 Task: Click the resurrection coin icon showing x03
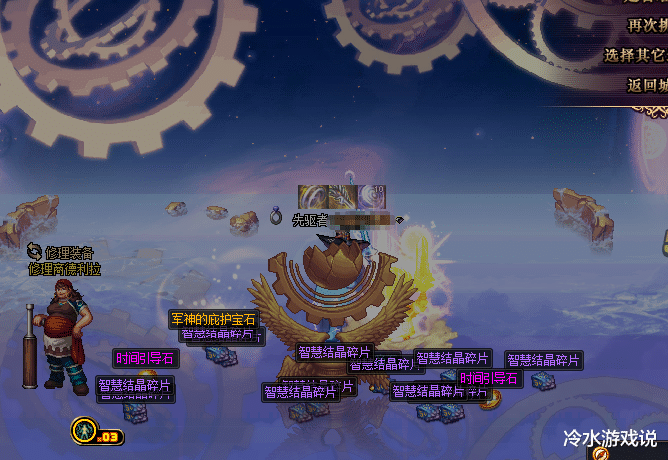click(85, 432)
